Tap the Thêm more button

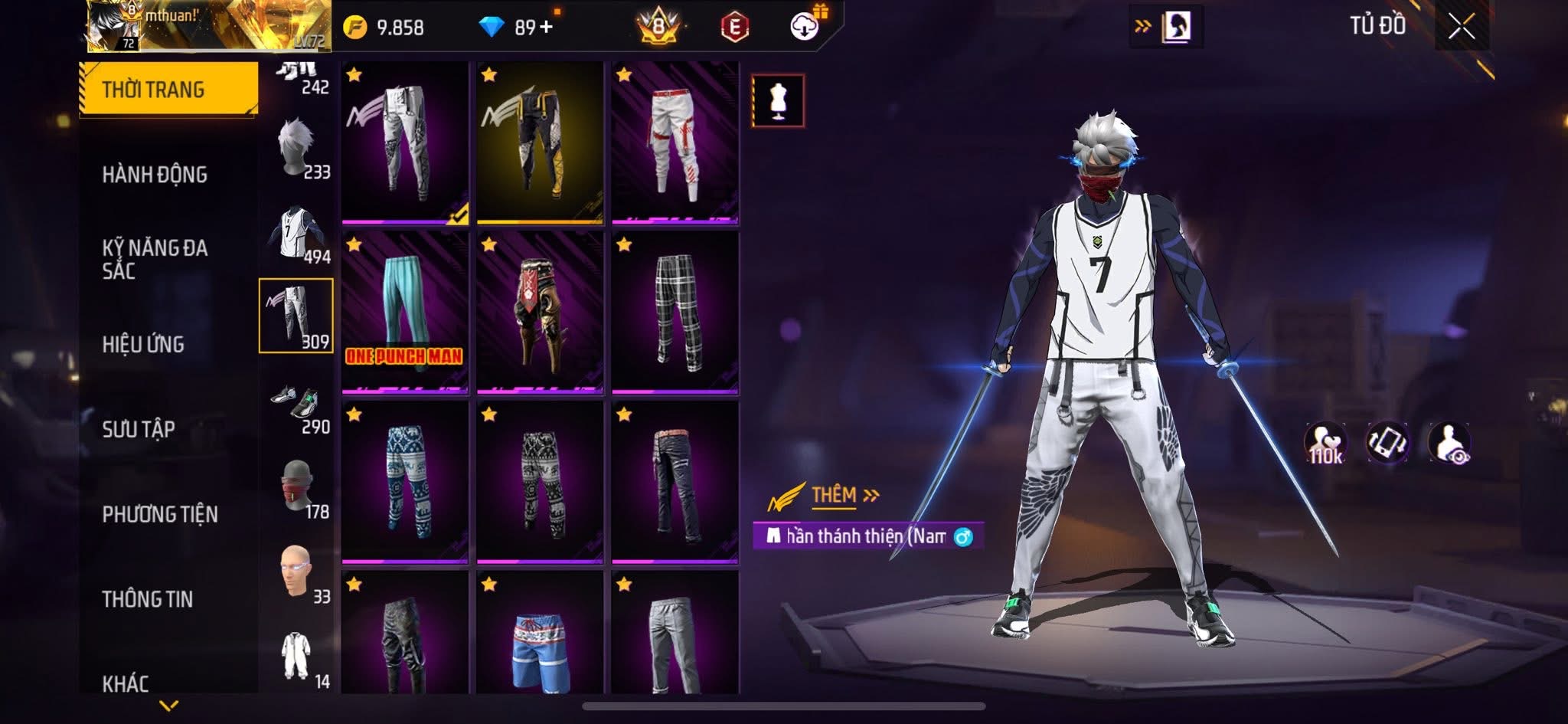(844, 496)
